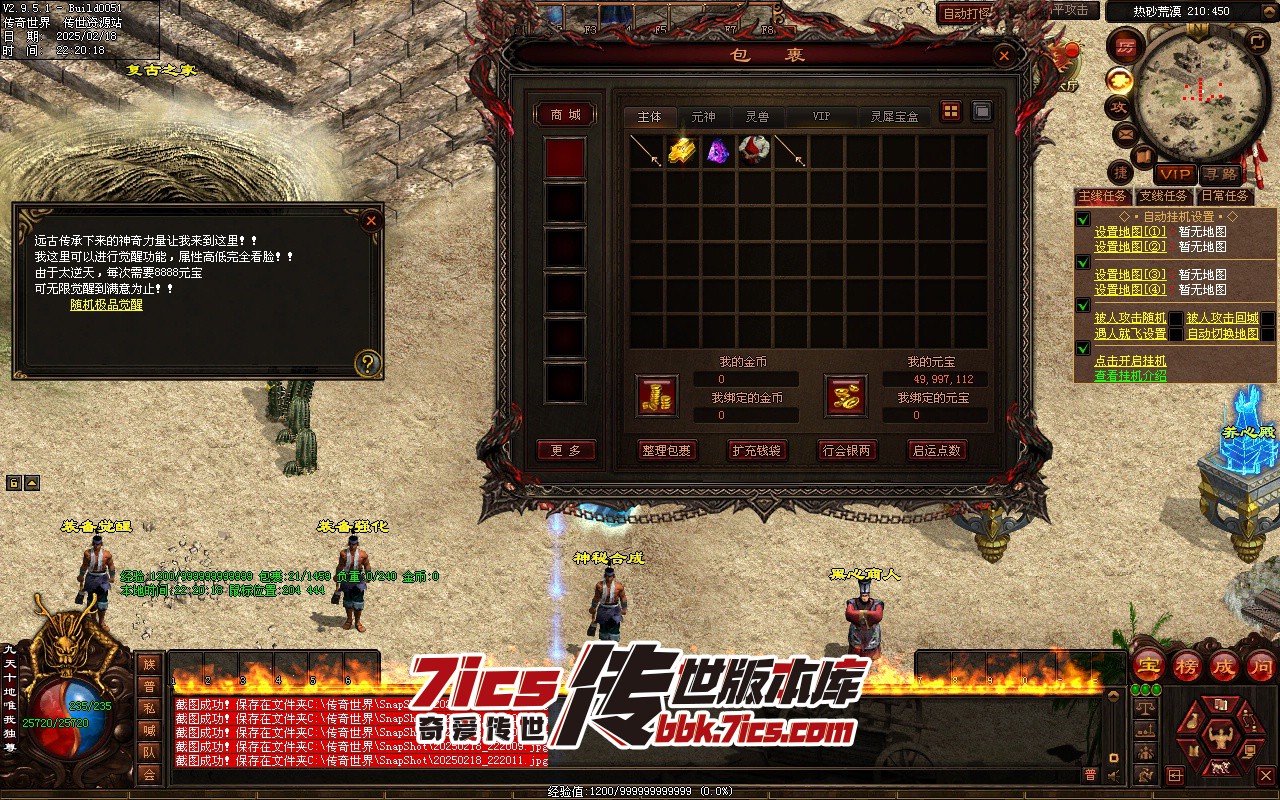Switch to the 元神 bag tab

pyautogui.click(x=703, y=117)
